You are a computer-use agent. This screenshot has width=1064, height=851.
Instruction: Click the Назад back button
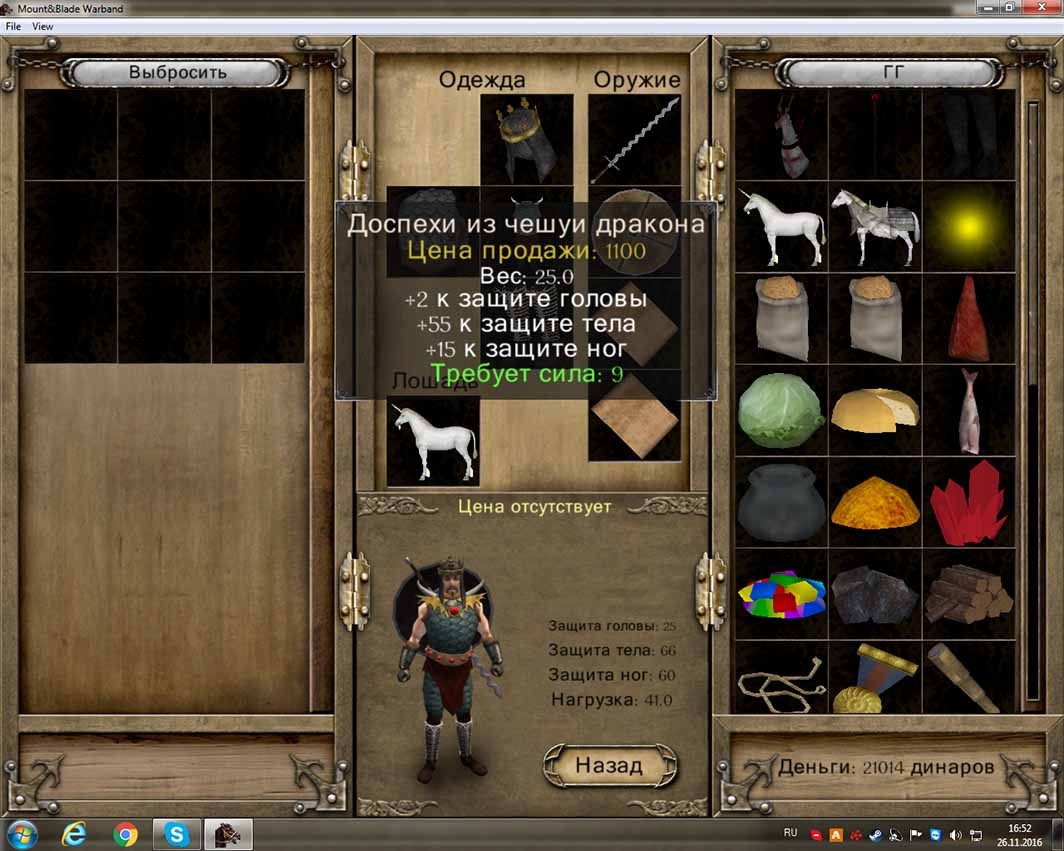[x=609, y=766]
